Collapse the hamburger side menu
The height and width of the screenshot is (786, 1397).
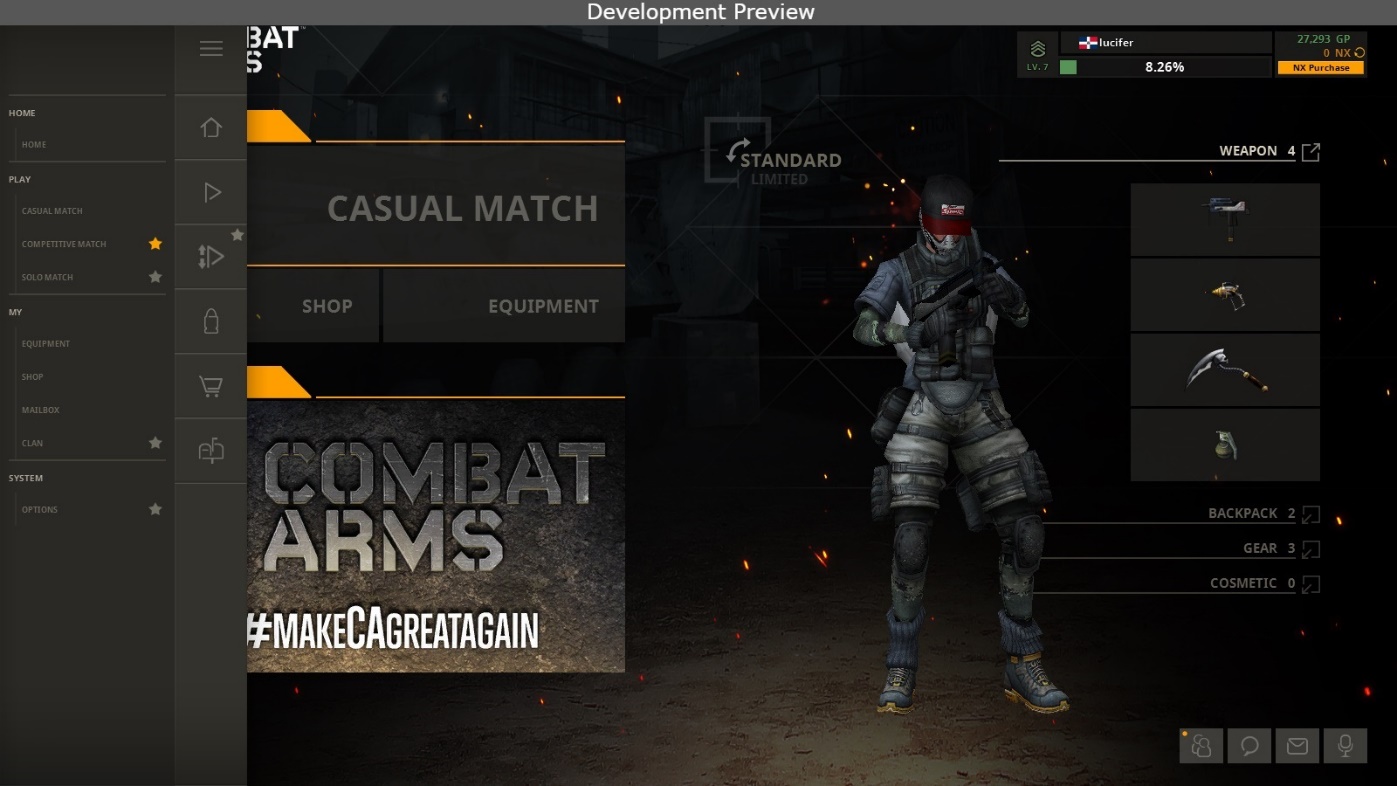(x=211, y=49)
